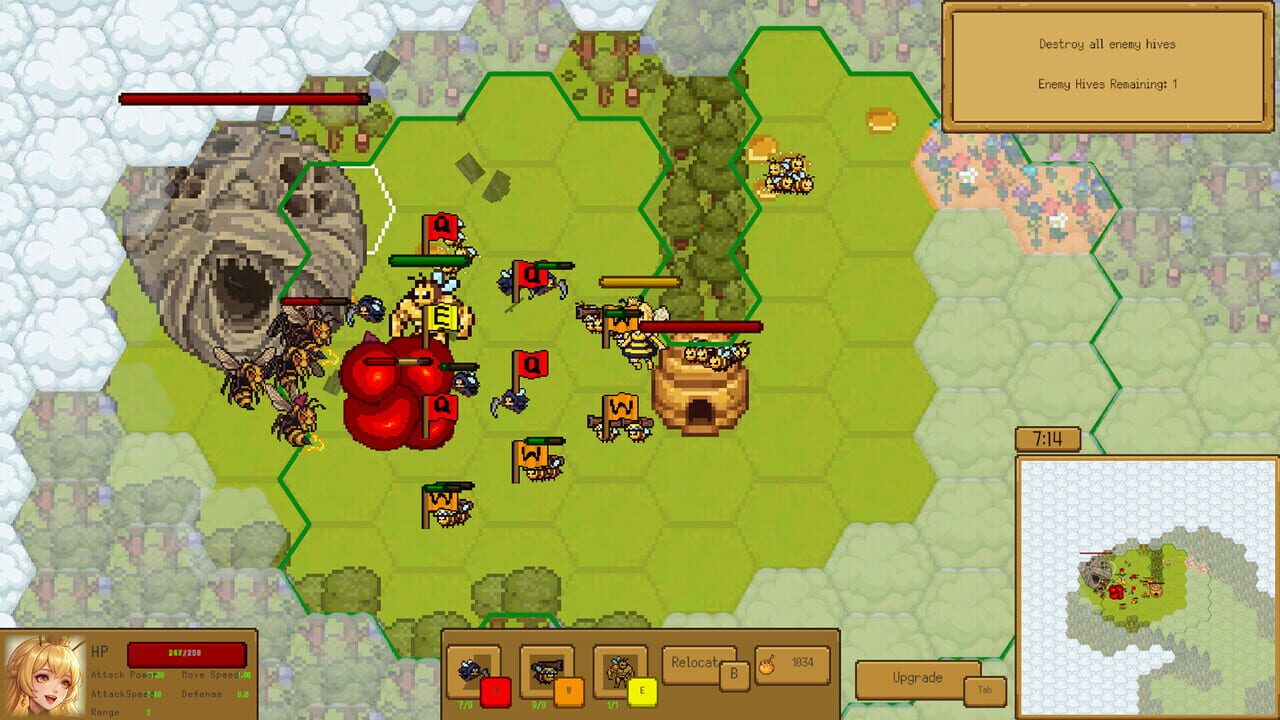Expand the queen stats panel showing Attack Power
The image size is (1280, 720).
click(x=160, y=690)
